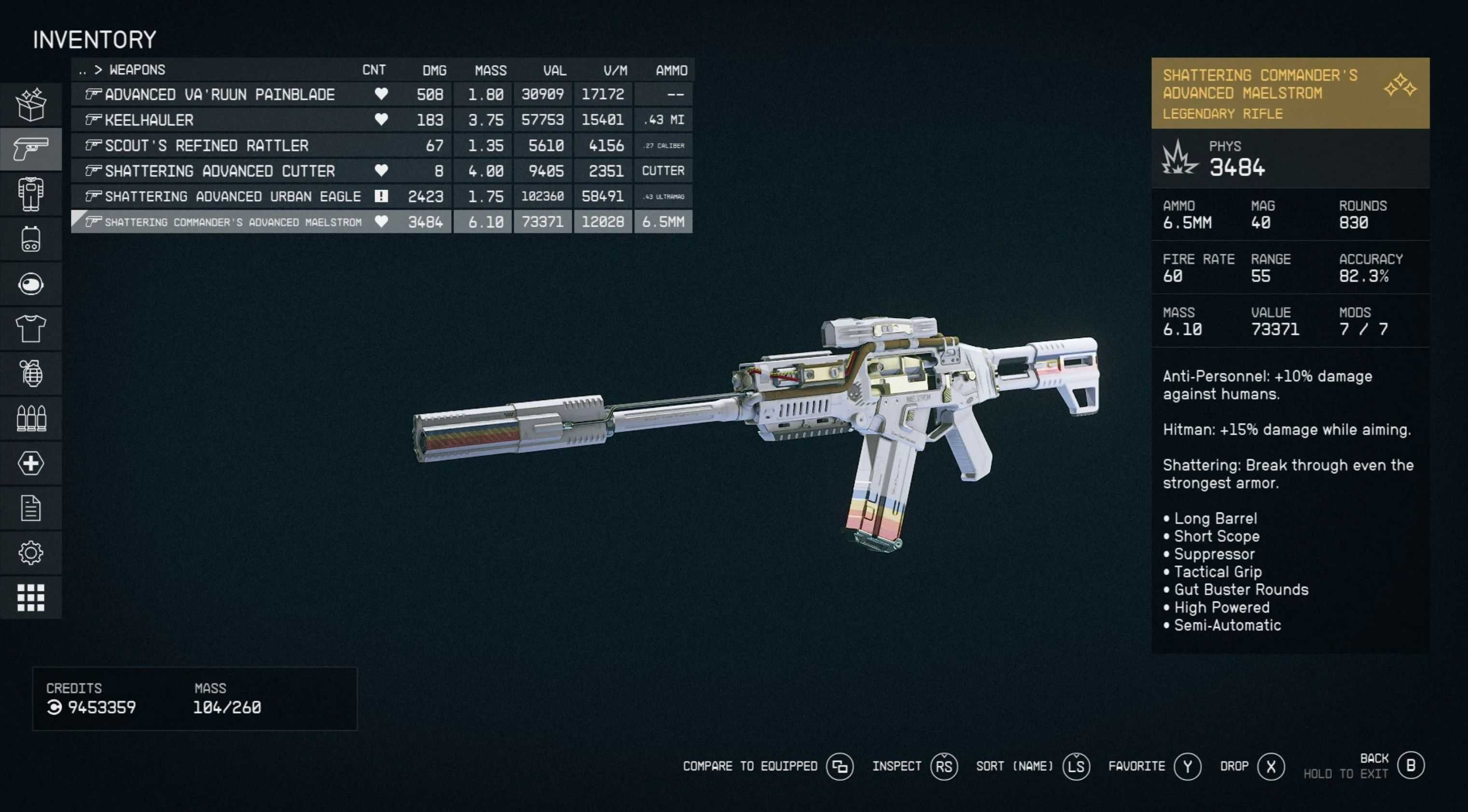Select the Shattering Advanced Urban Eagle row
This screenshot has width=1468, height=812.
[228, 196]
